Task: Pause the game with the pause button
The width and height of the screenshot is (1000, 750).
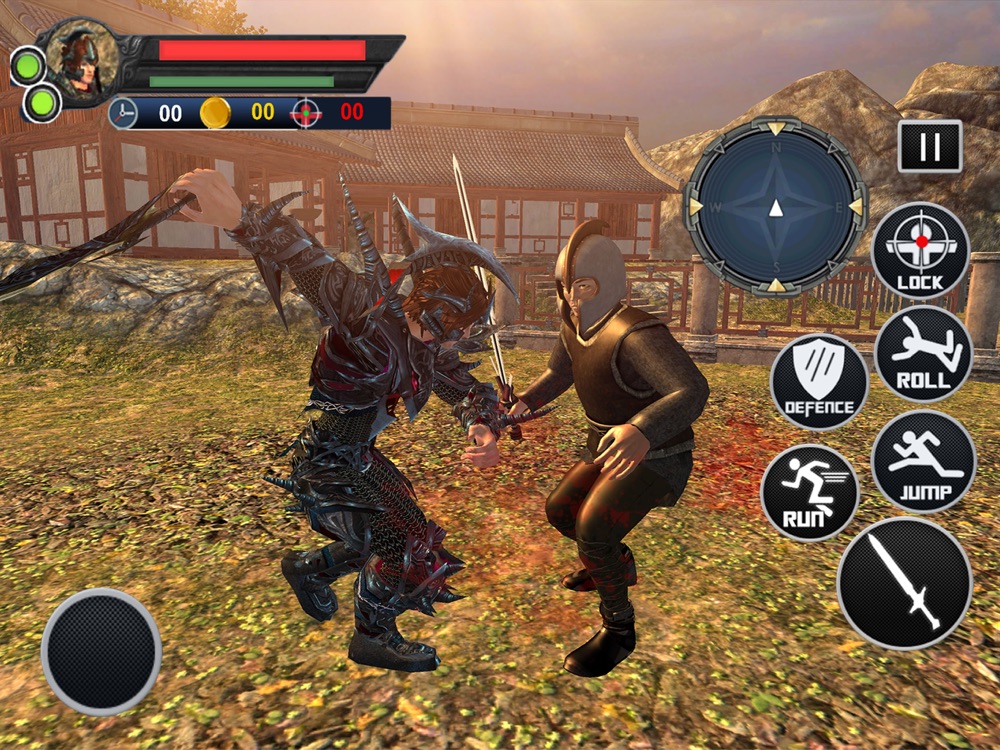Action: 930,146
